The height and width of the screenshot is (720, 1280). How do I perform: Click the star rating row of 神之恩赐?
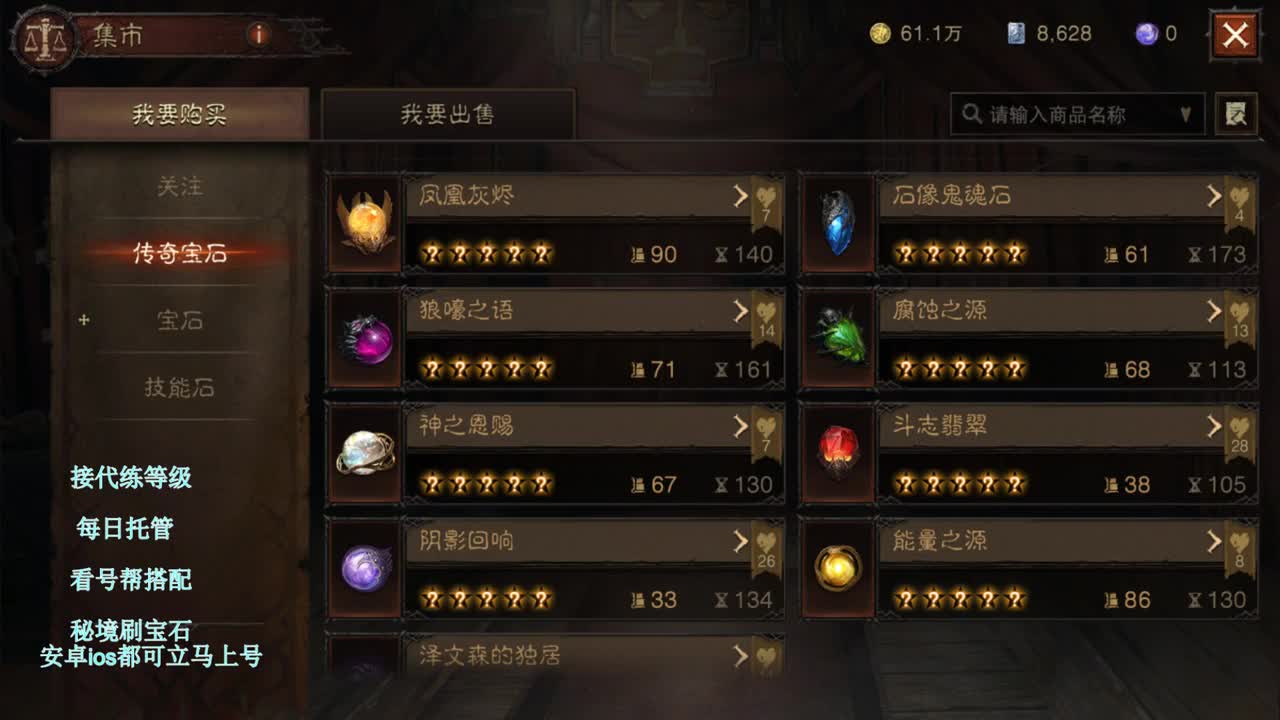pos(487,482)
